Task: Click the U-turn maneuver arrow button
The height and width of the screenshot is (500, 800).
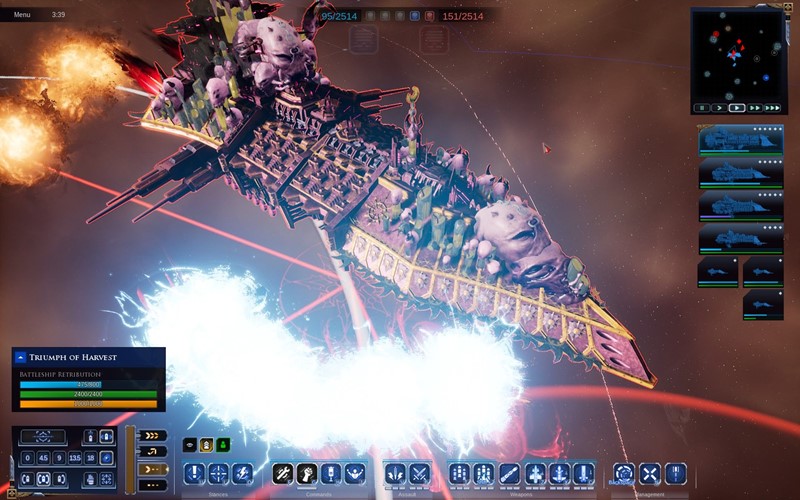Action: [152, 452]
